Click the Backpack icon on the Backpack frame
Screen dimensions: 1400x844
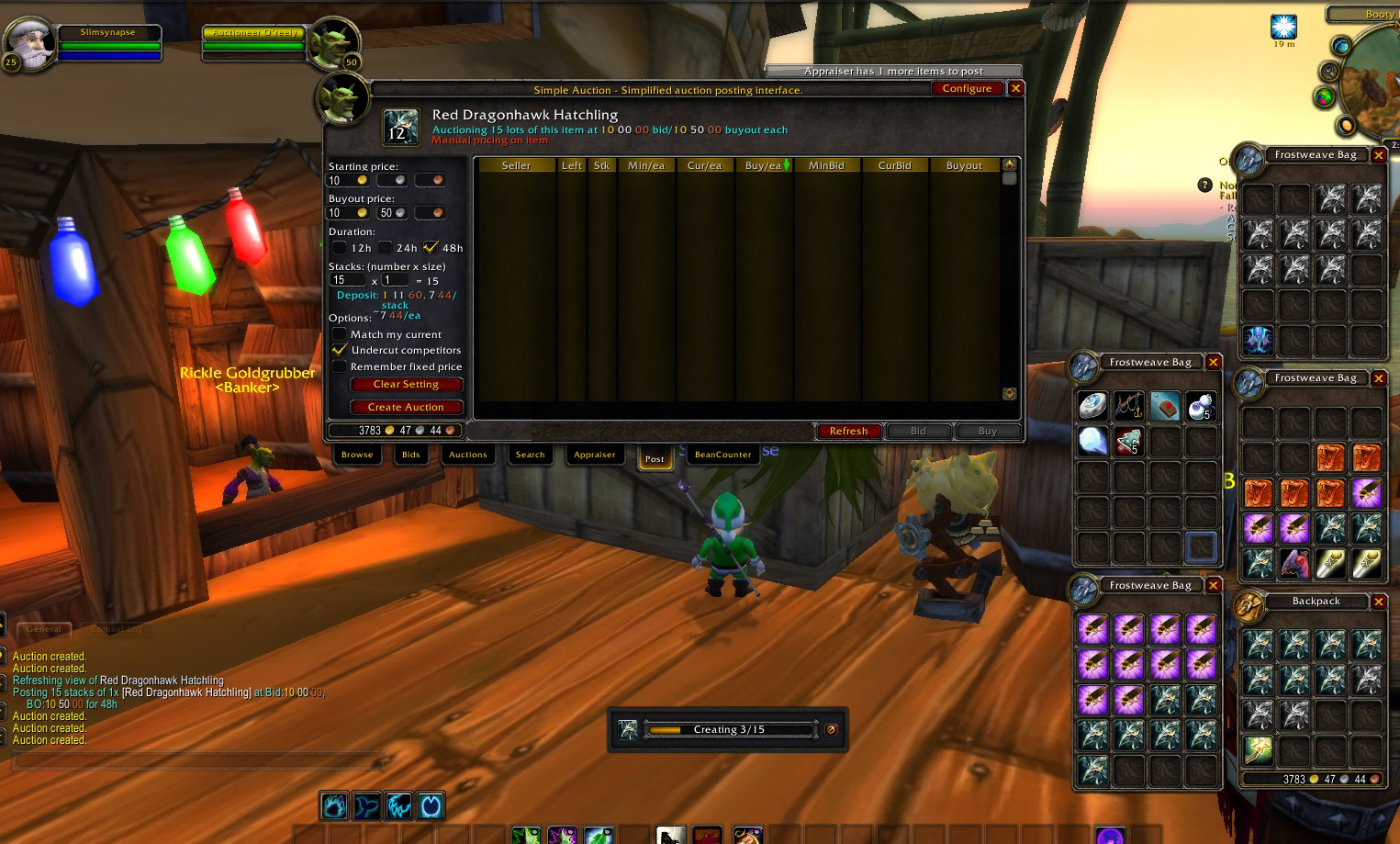1249,607
